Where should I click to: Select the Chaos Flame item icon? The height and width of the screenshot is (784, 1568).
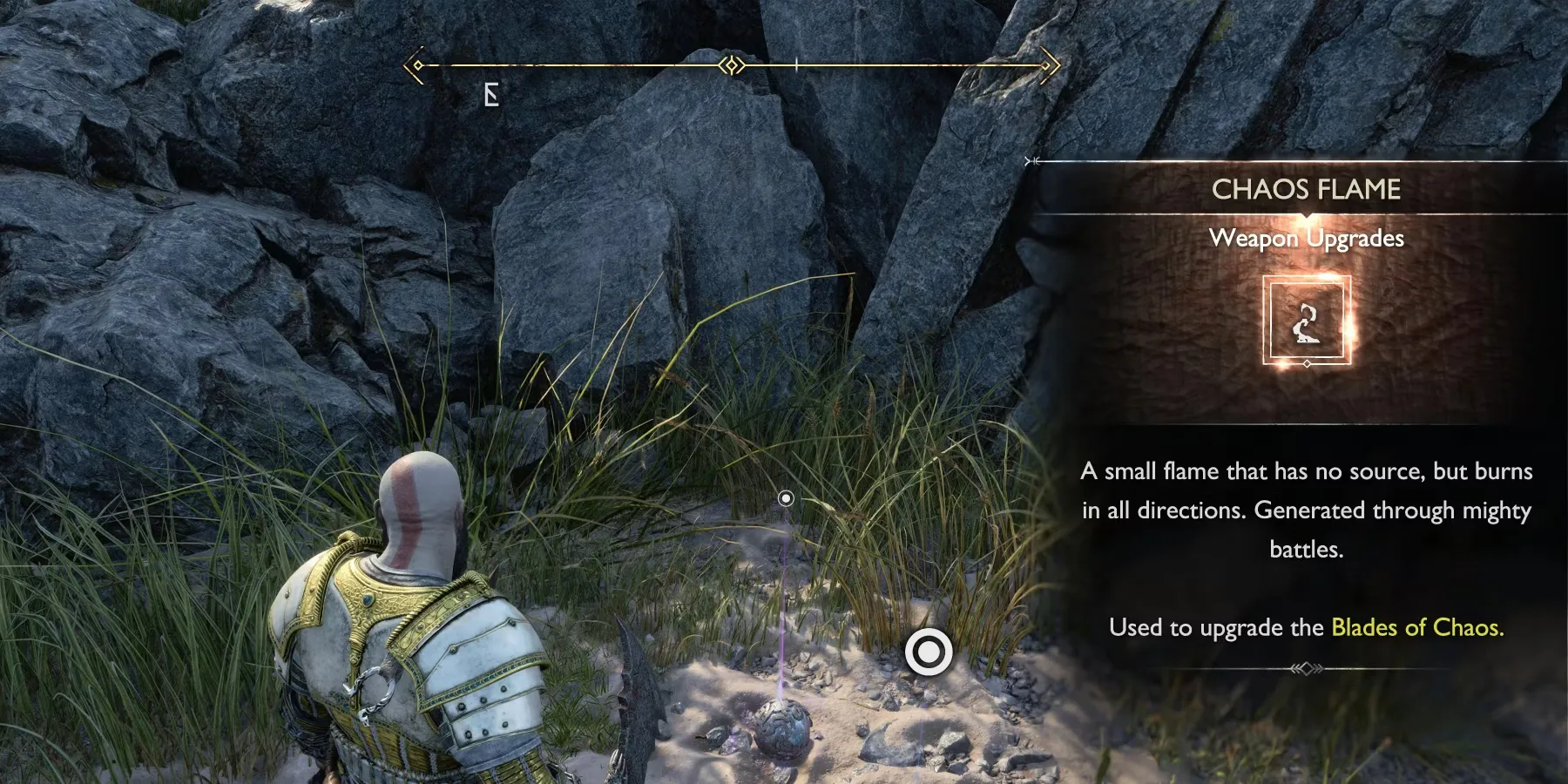(1306, 320)
